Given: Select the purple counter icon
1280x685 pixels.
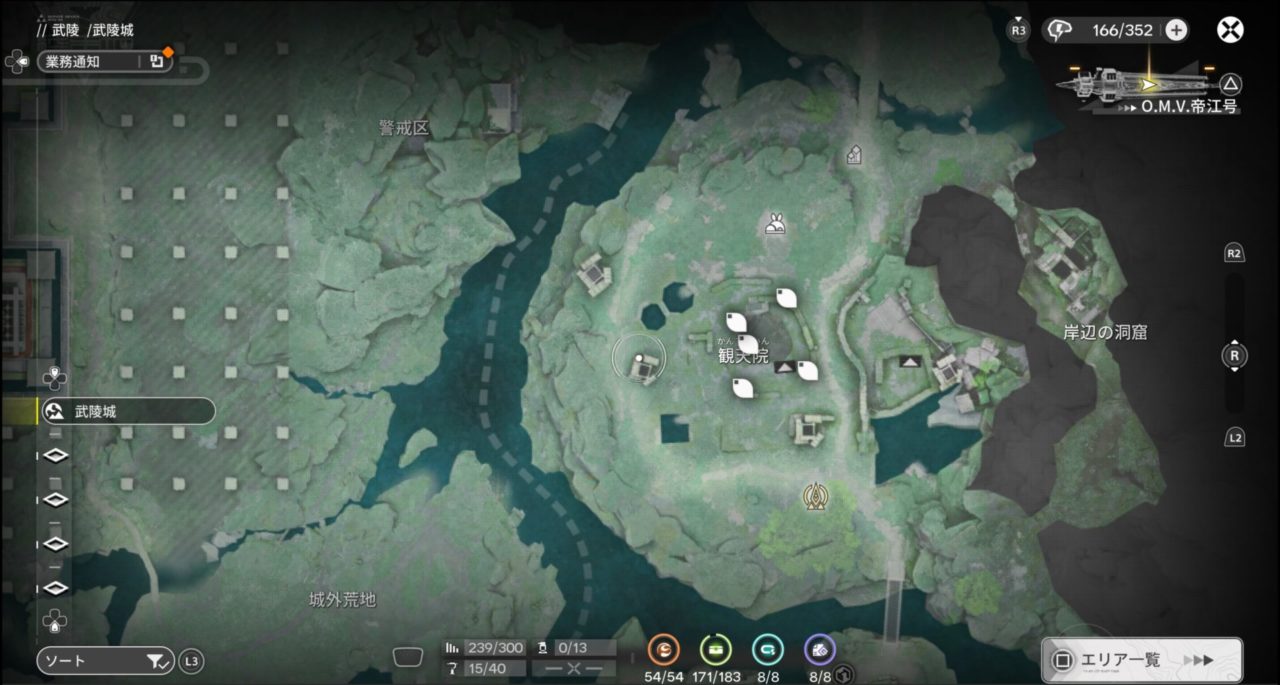Looking at the screenshot, I should click(820, 650).
